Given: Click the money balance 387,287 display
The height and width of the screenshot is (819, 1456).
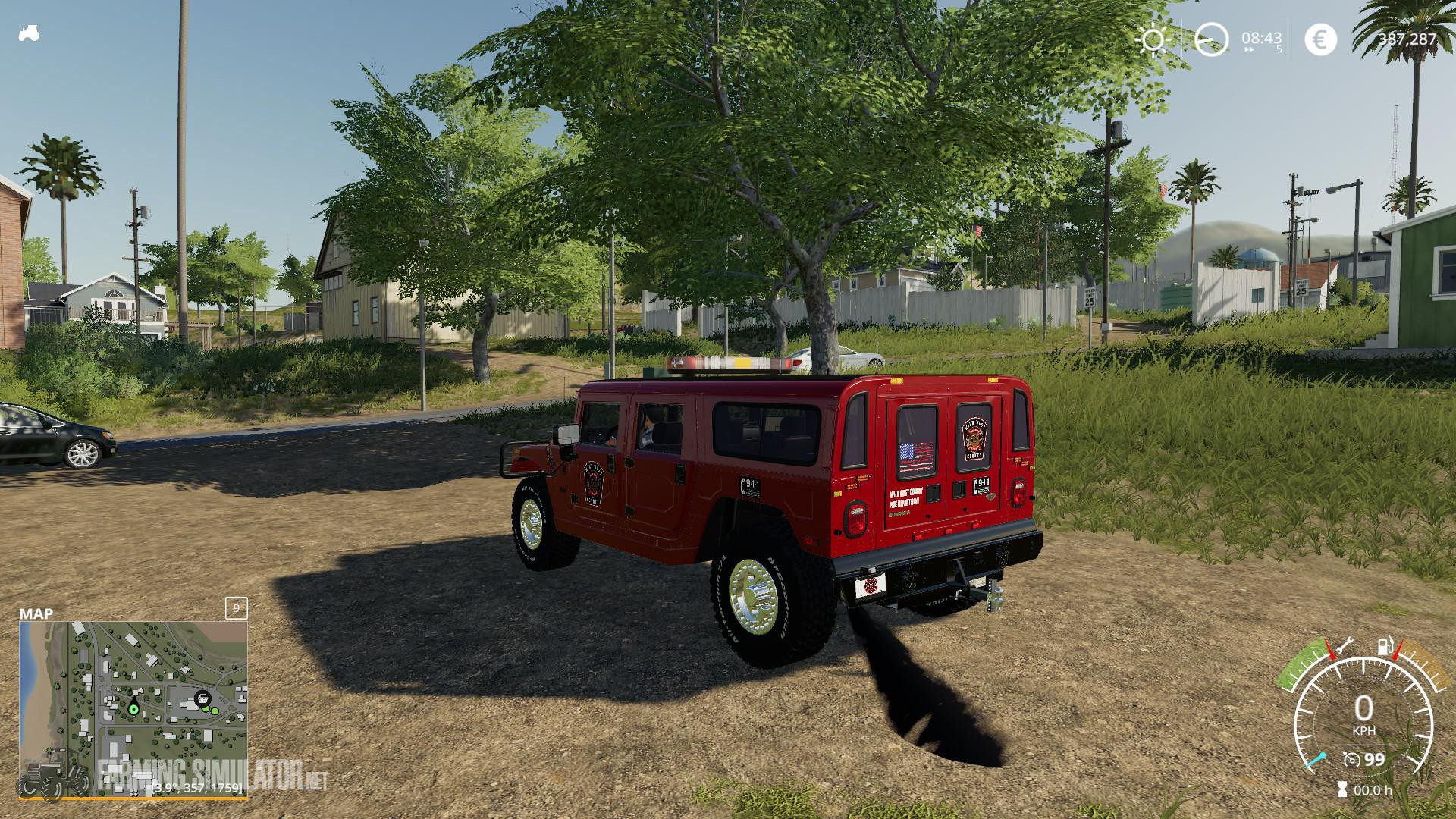Looking at the screenshot, I should [x=1407, y=38].
